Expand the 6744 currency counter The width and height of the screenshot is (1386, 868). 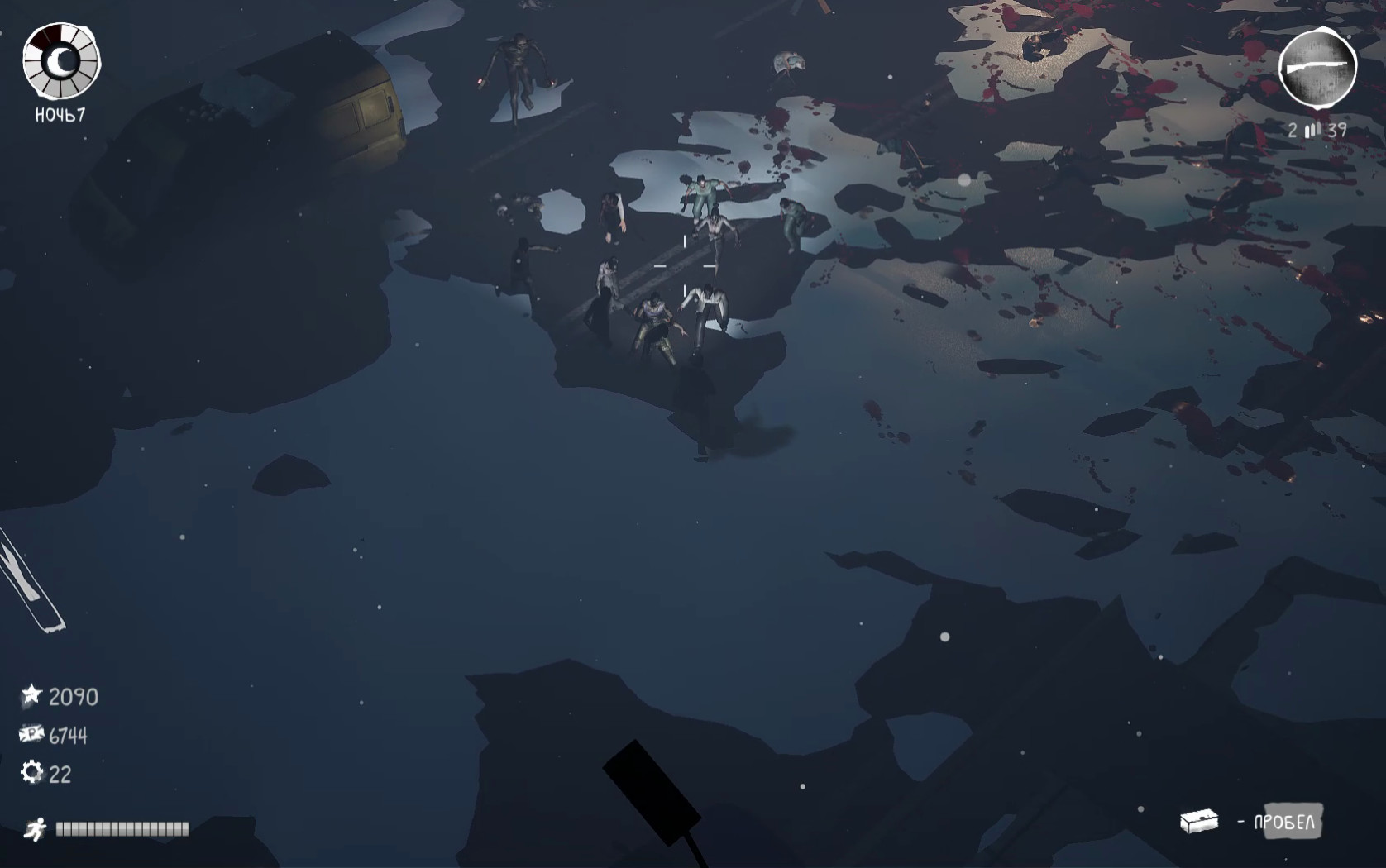(x=69, y=734)
